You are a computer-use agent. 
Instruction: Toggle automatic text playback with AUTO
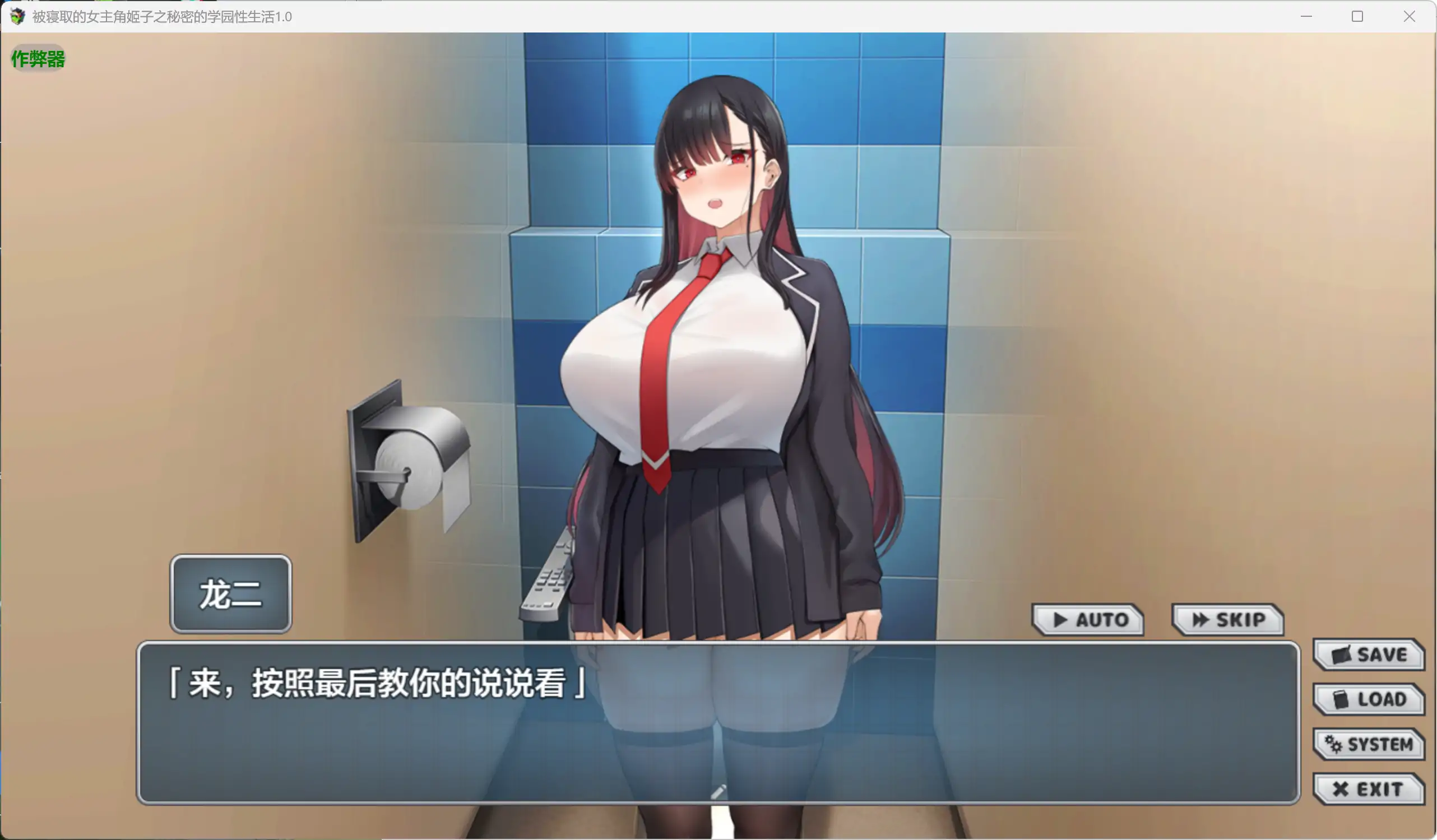(1088, 620)
